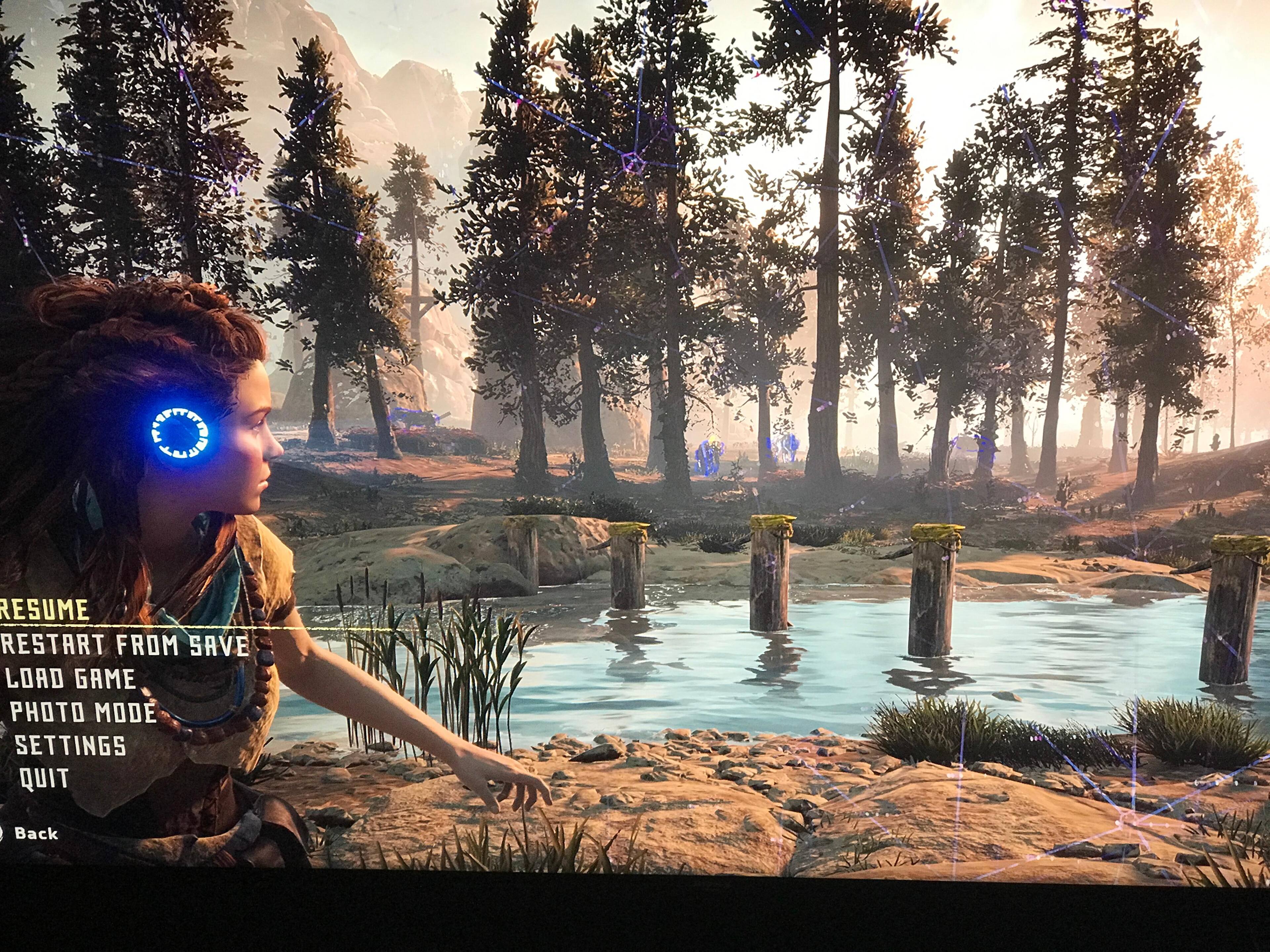1270x952 pixels.
Task: Open the Load Game menu
Action: point(71,678)
